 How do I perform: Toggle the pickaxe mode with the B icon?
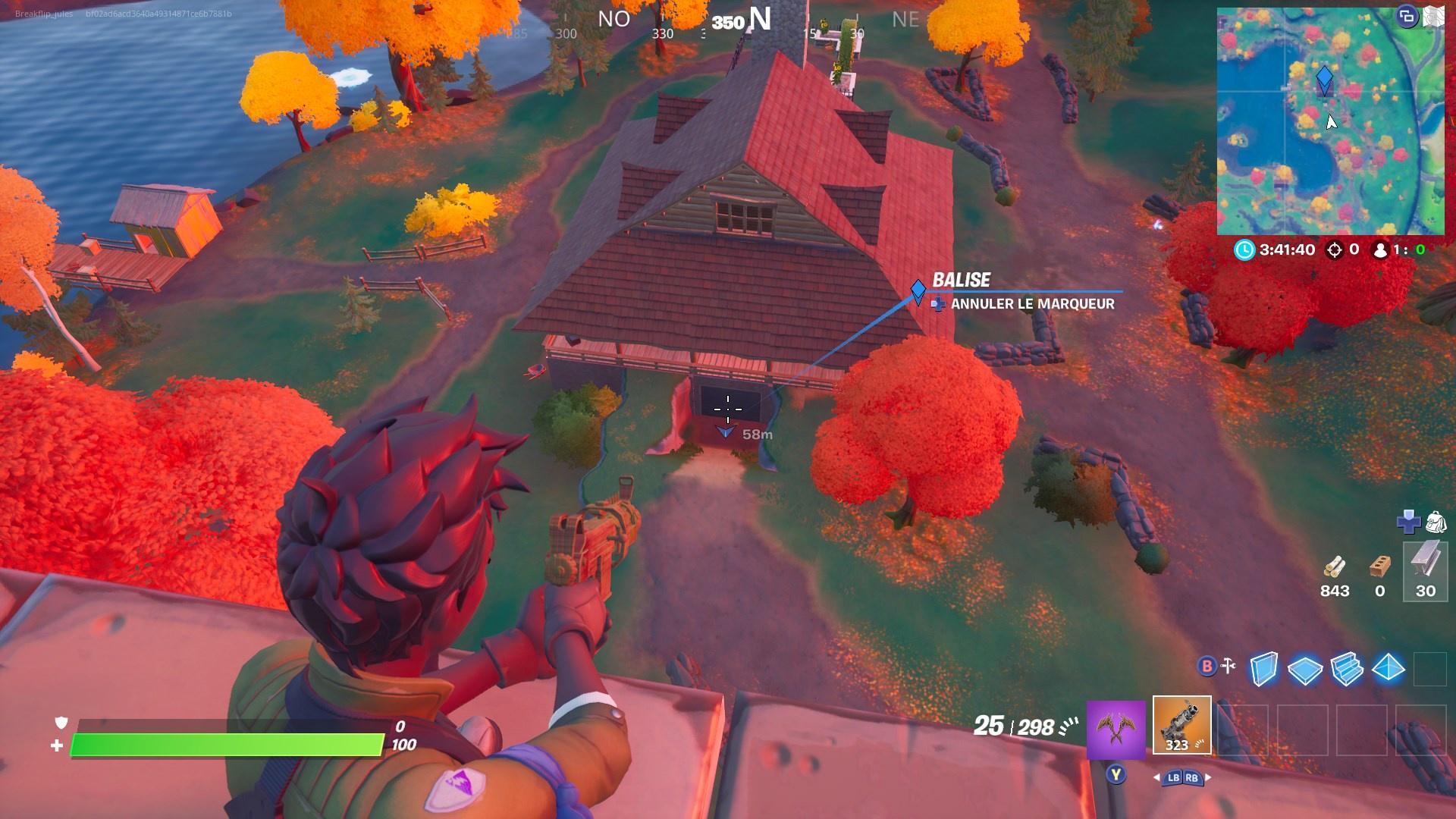[1206, 666]
